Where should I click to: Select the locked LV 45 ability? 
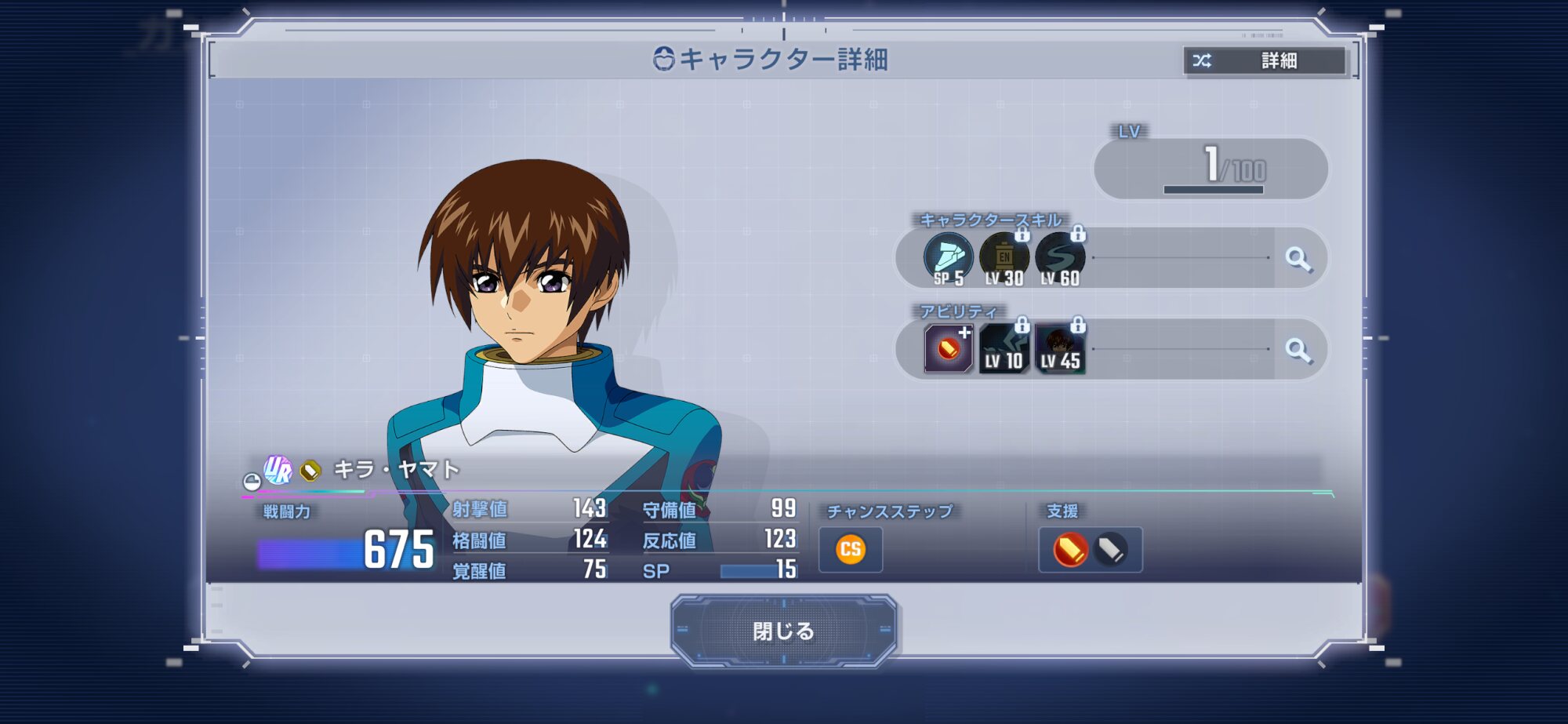click(1060, 349)
